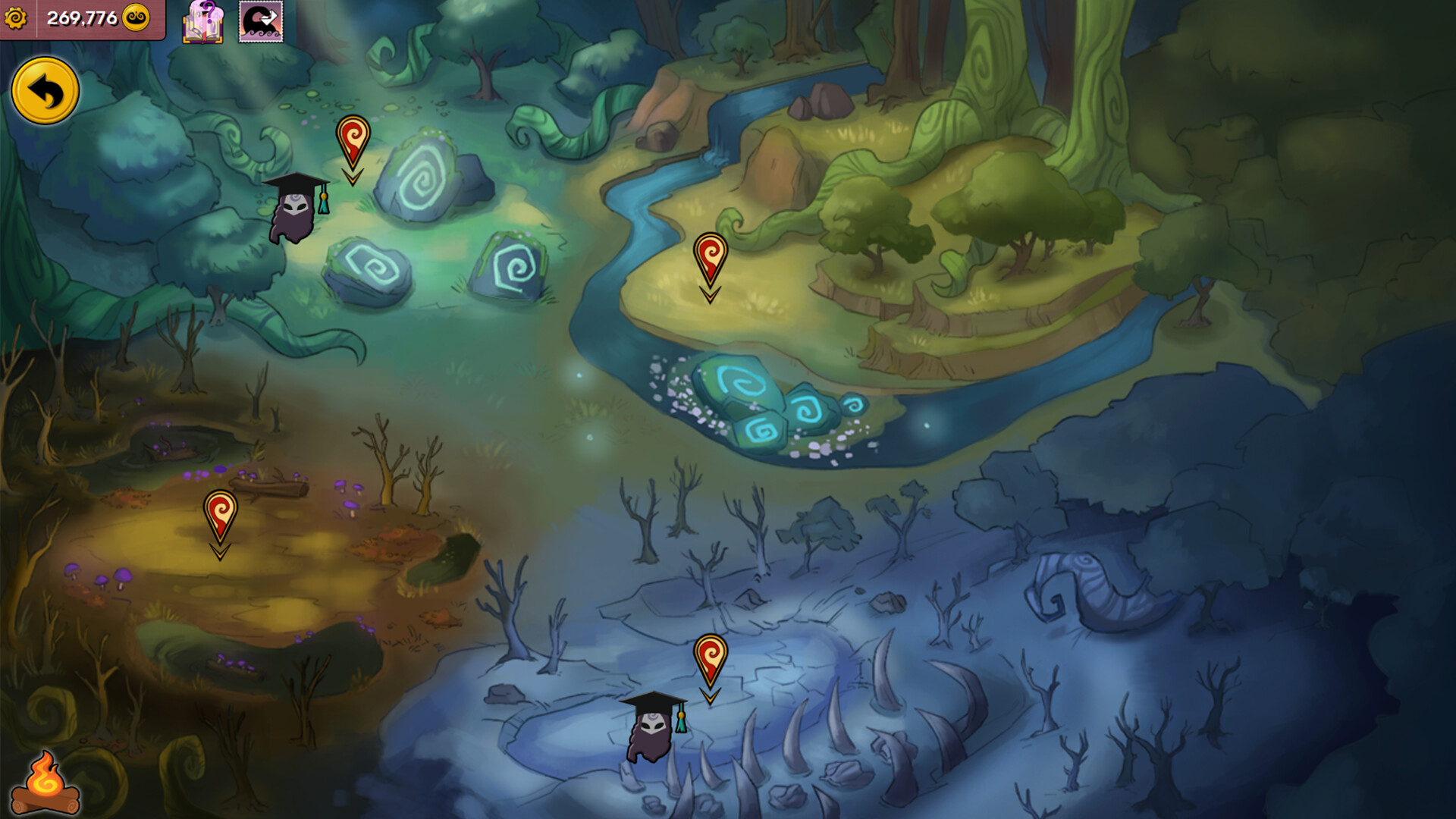
Task: Select the campfire icon in the bottom-left
Action: pos(45,783)
